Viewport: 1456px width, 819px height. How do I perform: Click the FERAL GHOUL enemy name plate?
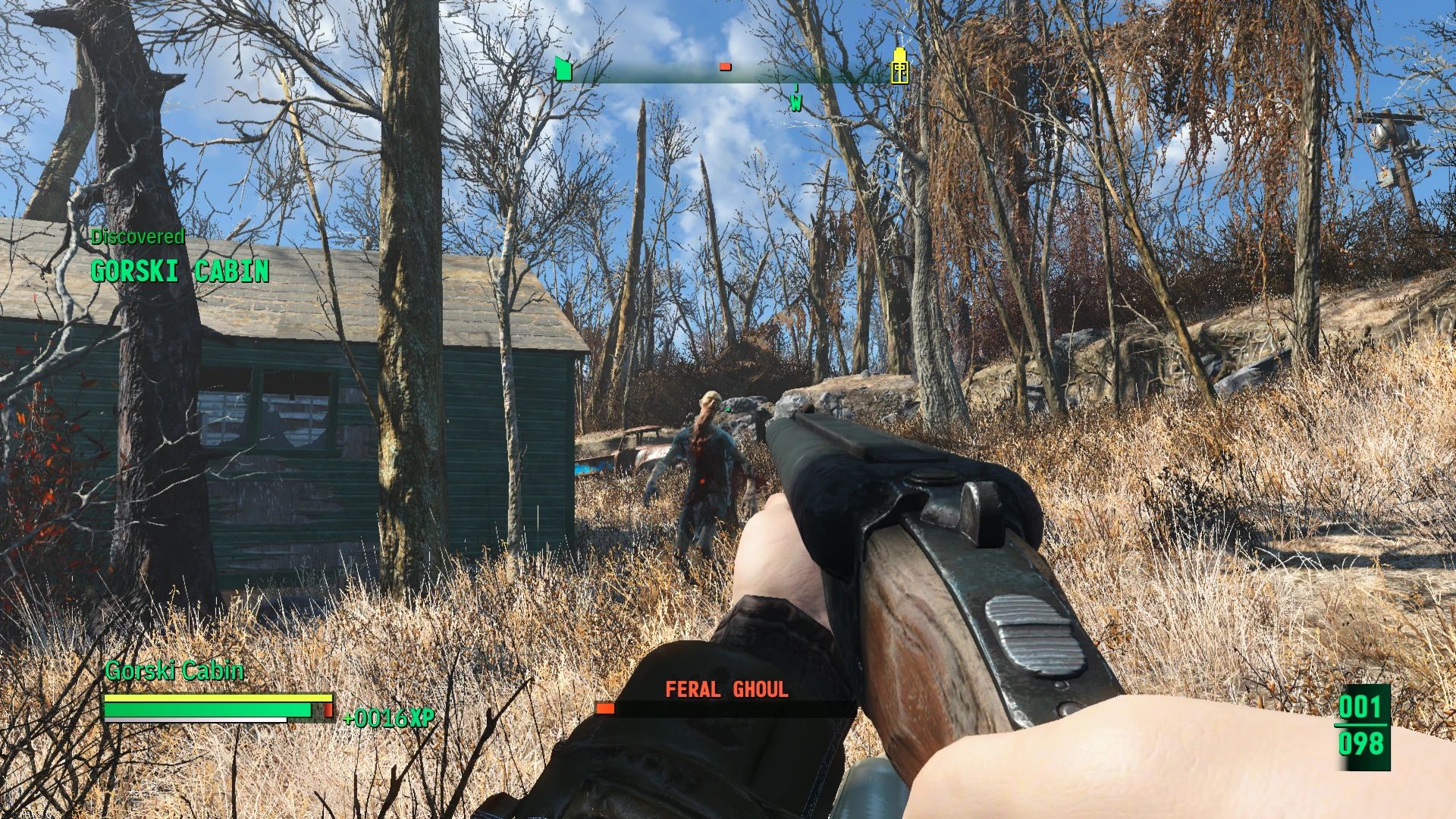726,689
